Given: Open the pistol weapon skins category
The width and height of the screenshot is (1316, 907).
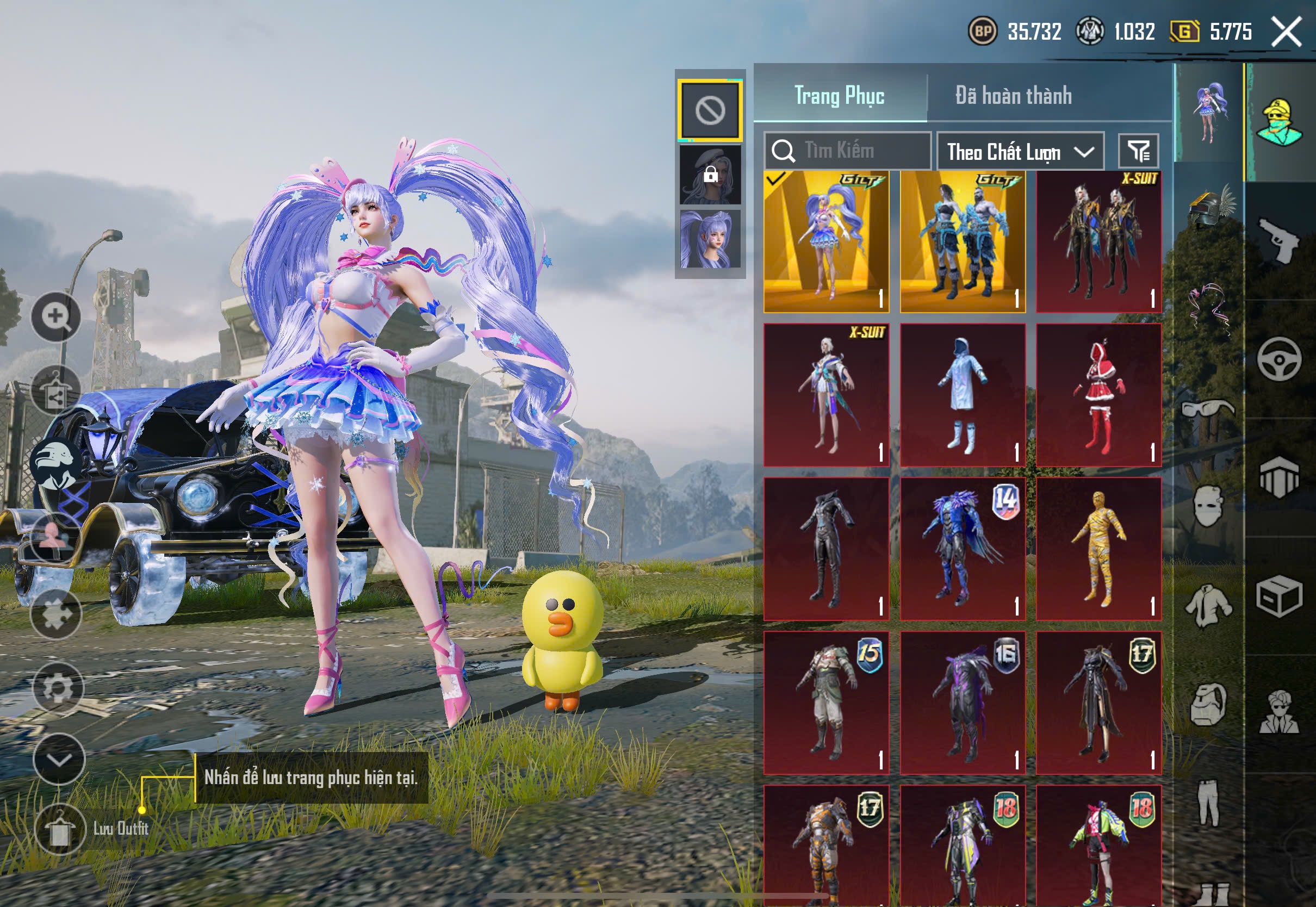Looking at the screenshot, I should click(1279, 240).
